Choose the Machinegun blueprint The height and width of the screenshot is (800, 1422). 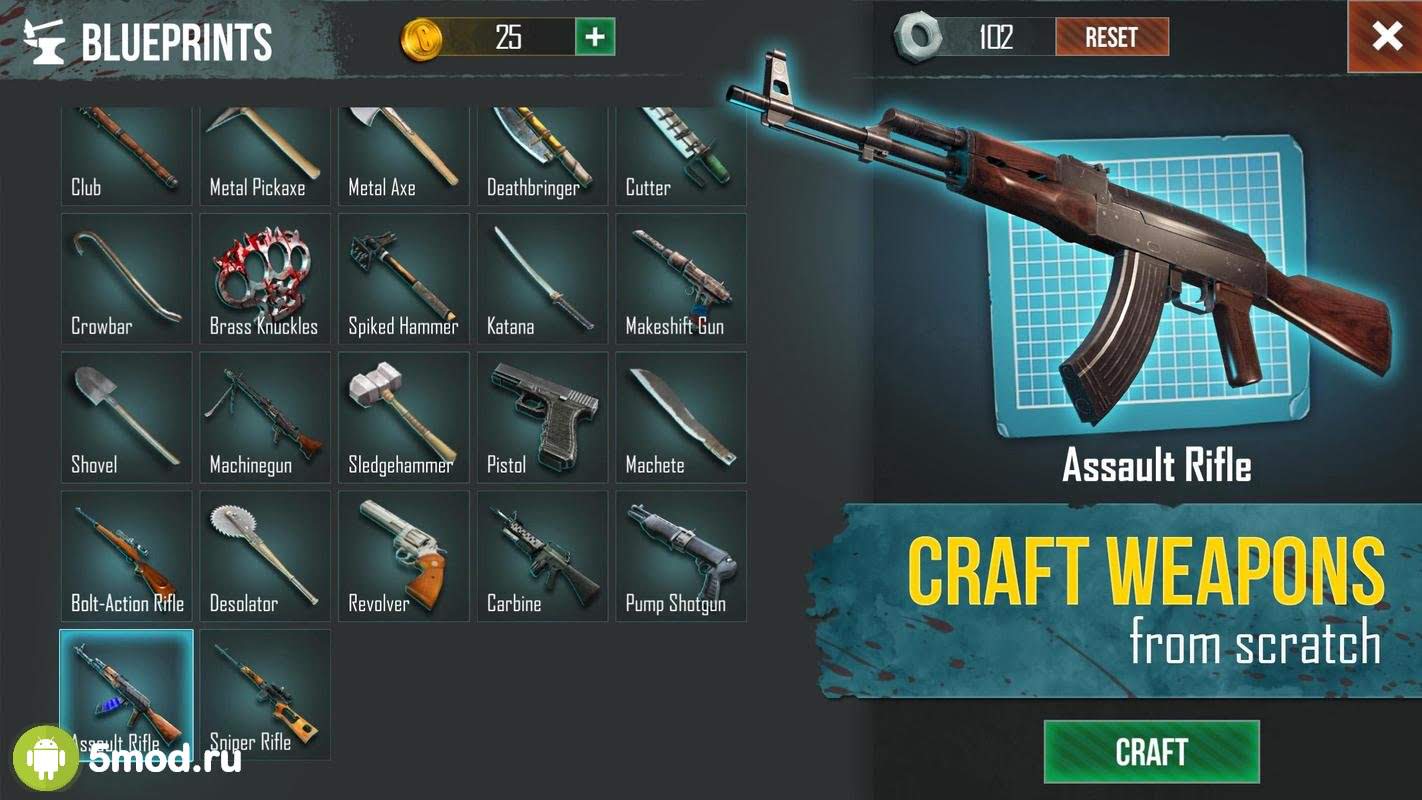tap(265, 417)
